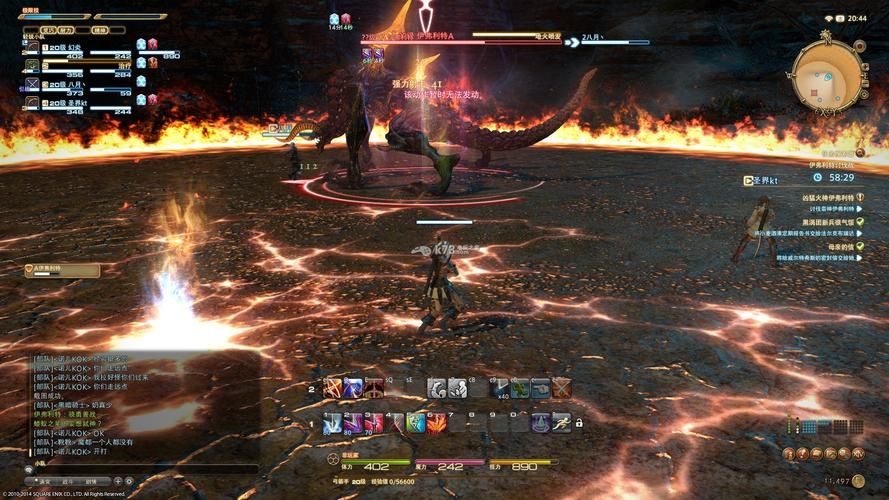Use the item with x40 stack count
889x500 pixels.
pyautogui.click(x=498, y=388)
